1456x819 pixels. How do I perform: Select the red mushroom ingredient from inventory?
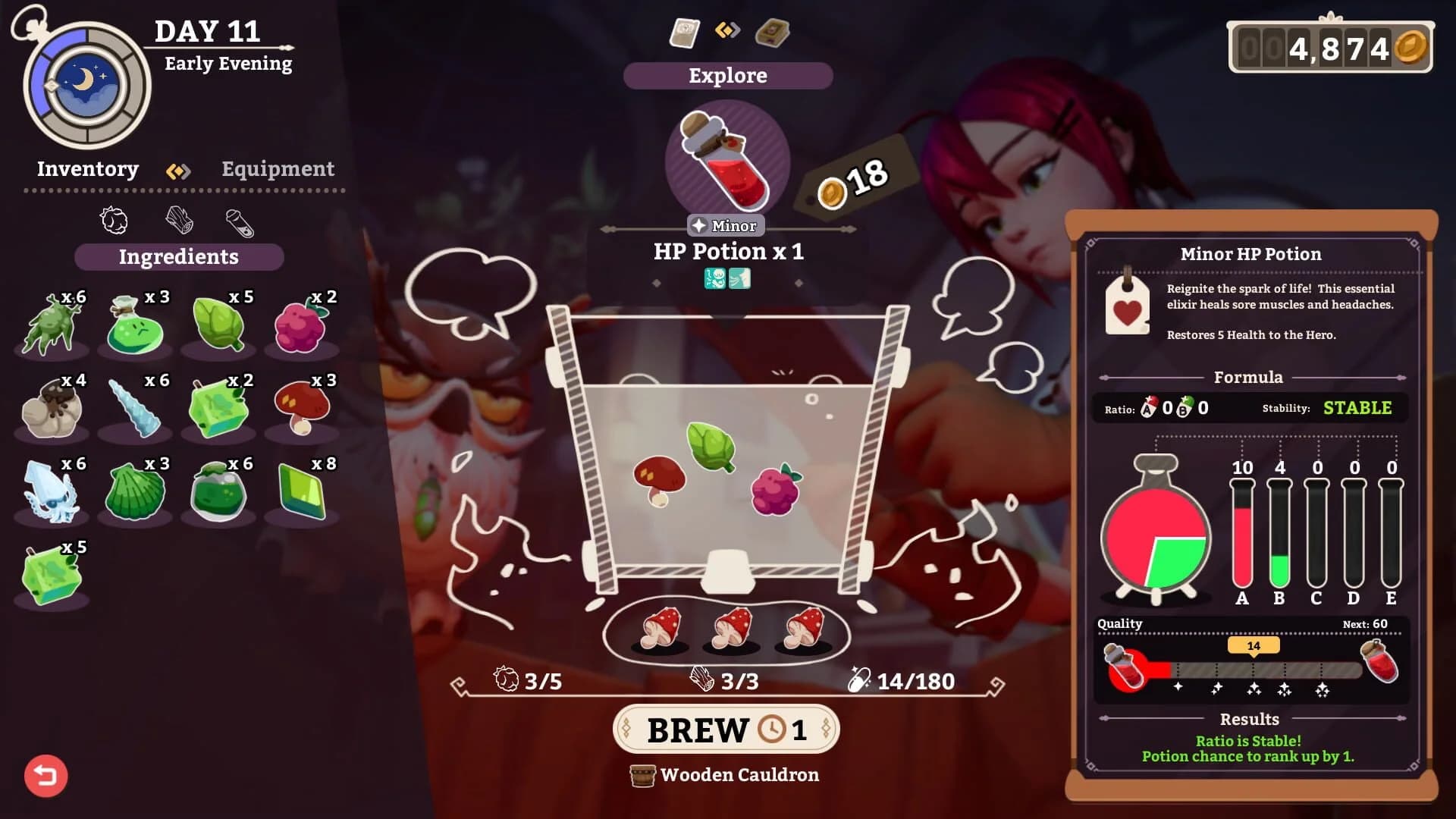click(x=303, y=406)
